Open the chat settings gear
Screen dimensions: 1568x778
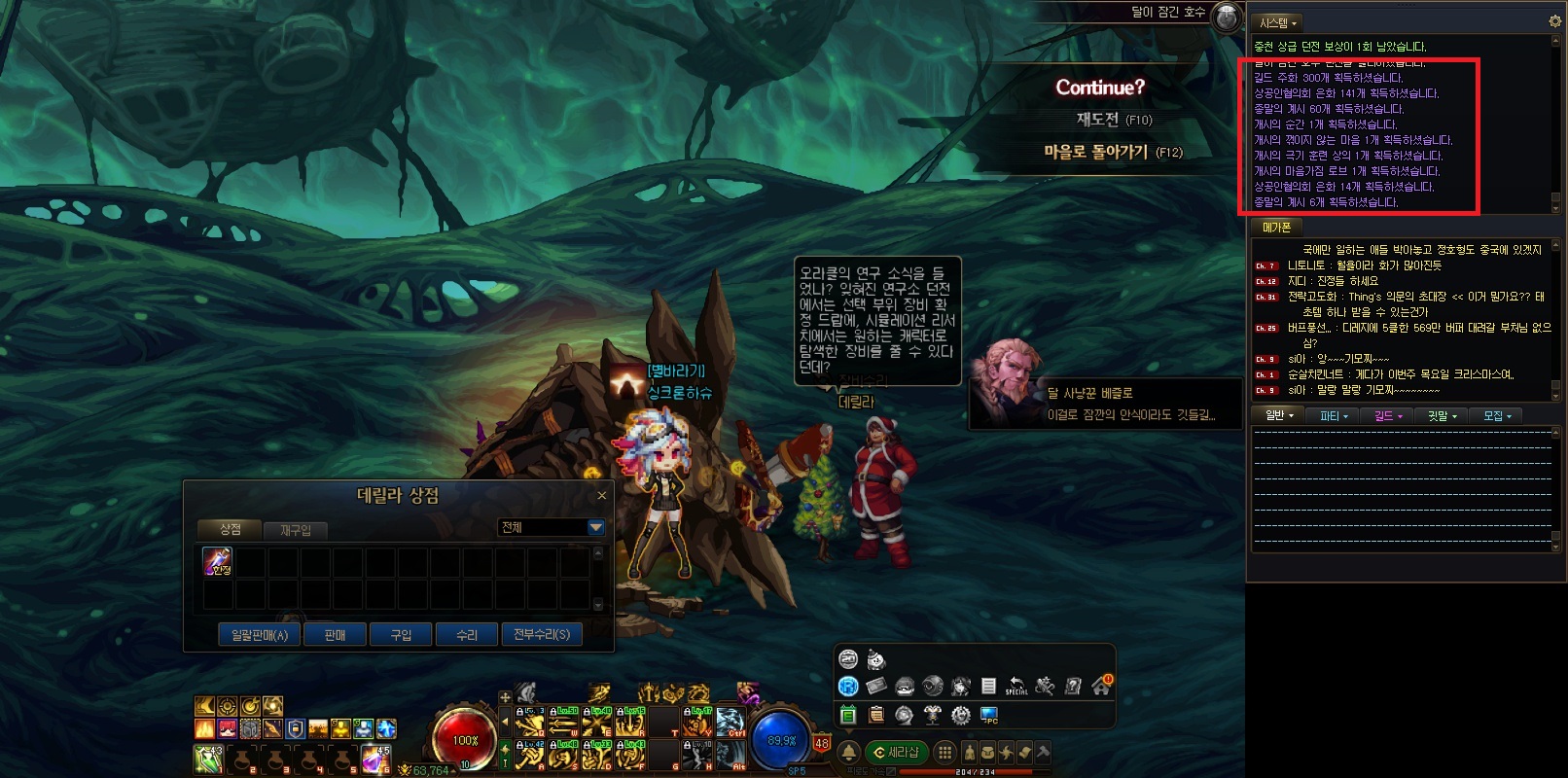click(x=1554, y=21)
